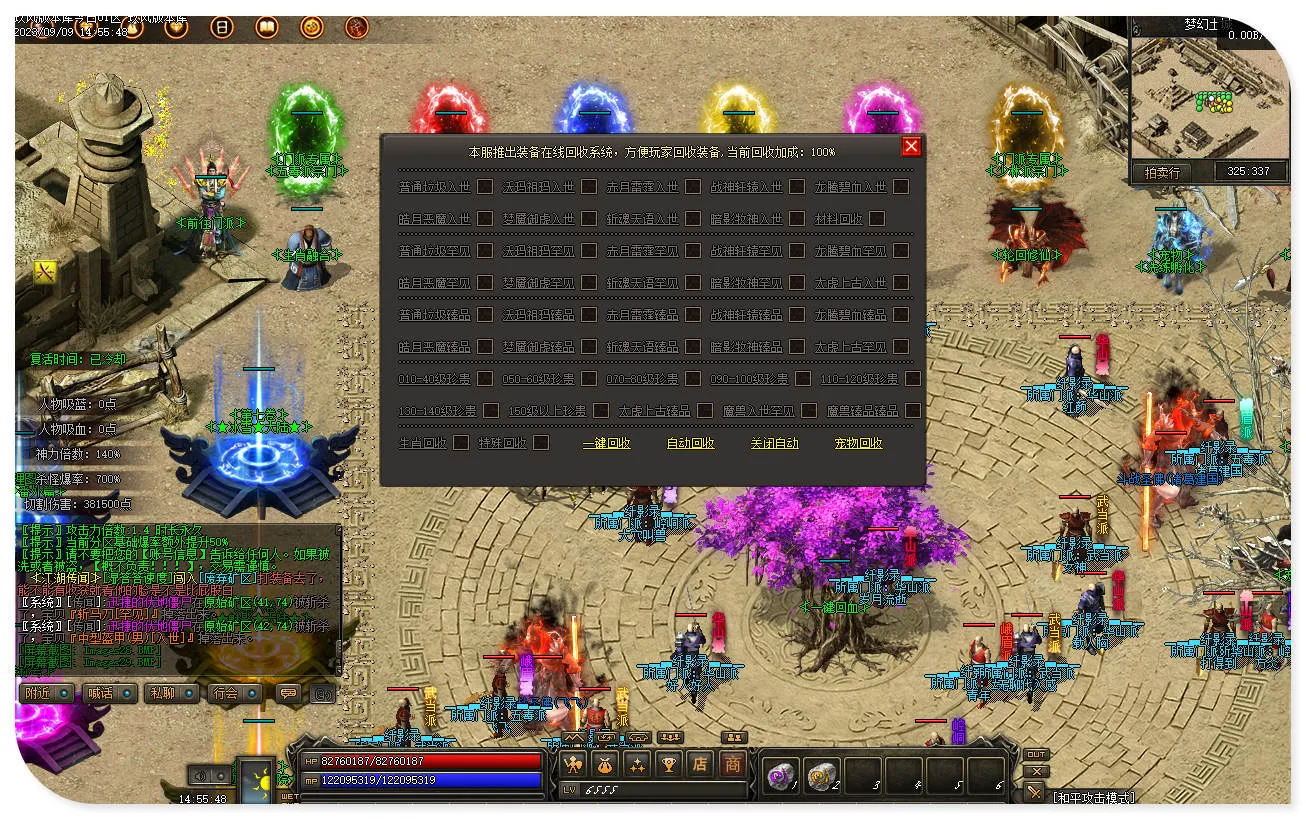Open the 拍卖行 auction house

pyautogui.click(x=1162, y=172)
